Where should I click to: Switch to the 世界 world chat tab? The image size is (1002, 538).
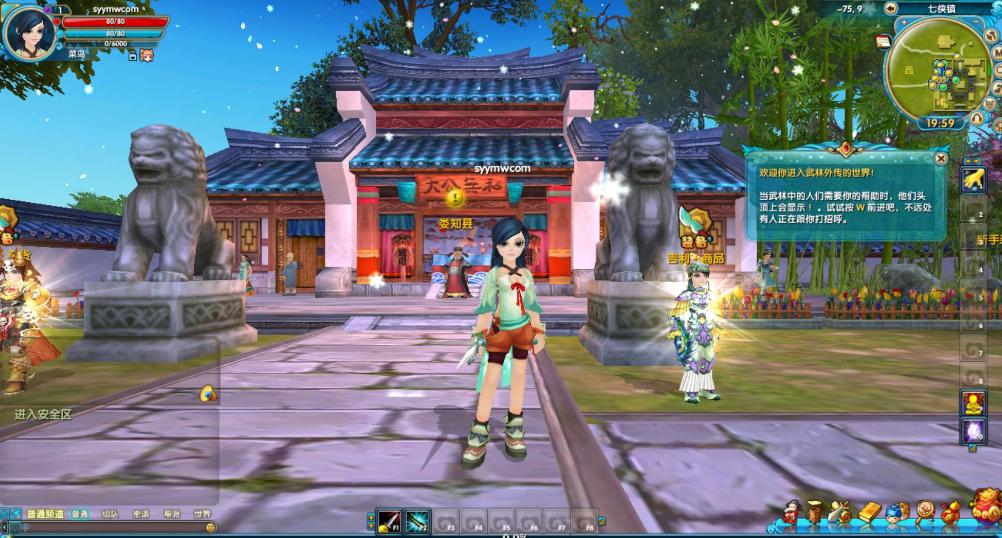203,514
